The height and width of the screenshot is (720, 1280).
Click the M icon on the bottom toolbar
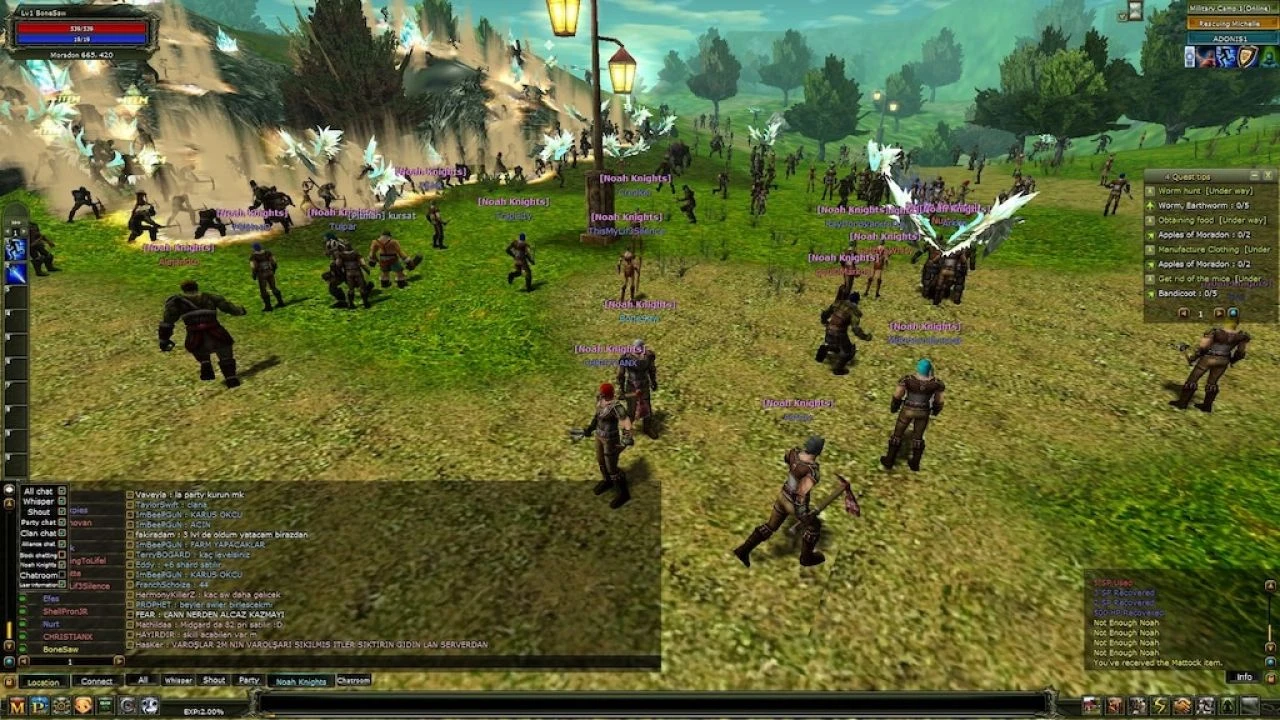(17, 707)
